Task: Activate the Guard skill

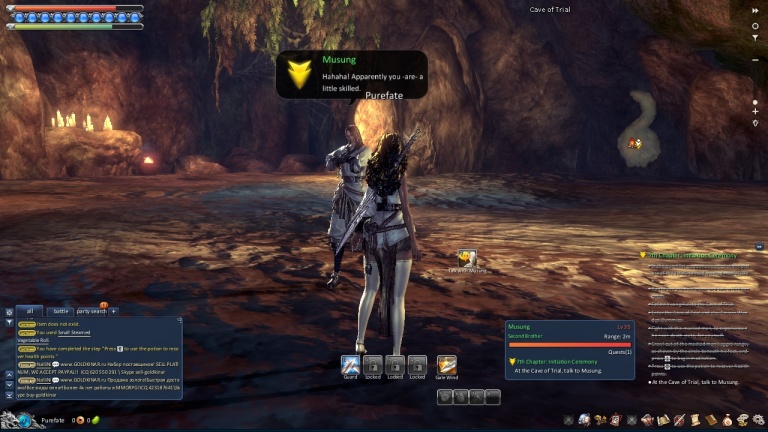Action: point(350,365)
